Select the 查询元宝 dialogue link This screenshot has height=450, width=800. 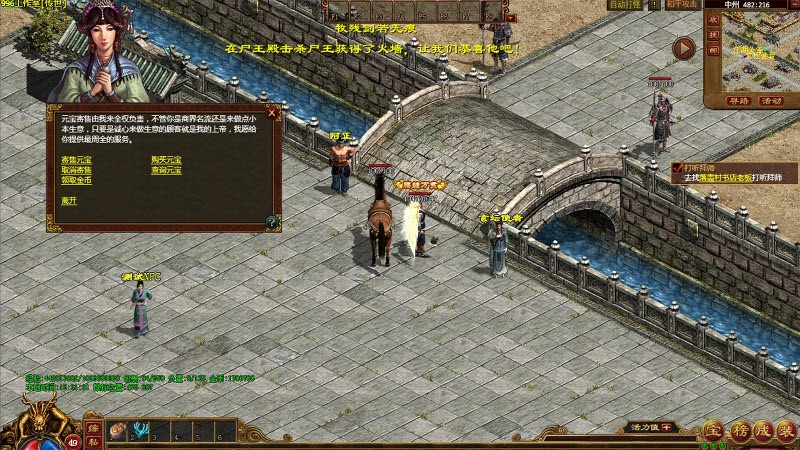[x=166, y=170]
